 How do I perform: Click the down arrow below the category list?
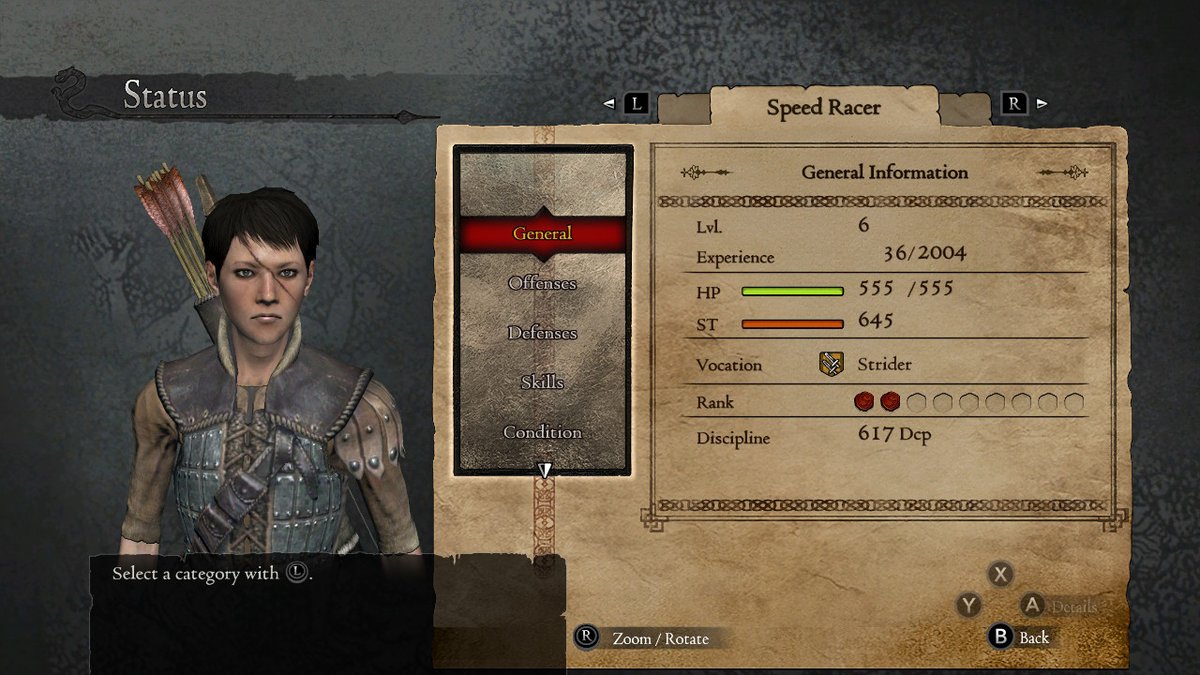[x=545, y=470]
